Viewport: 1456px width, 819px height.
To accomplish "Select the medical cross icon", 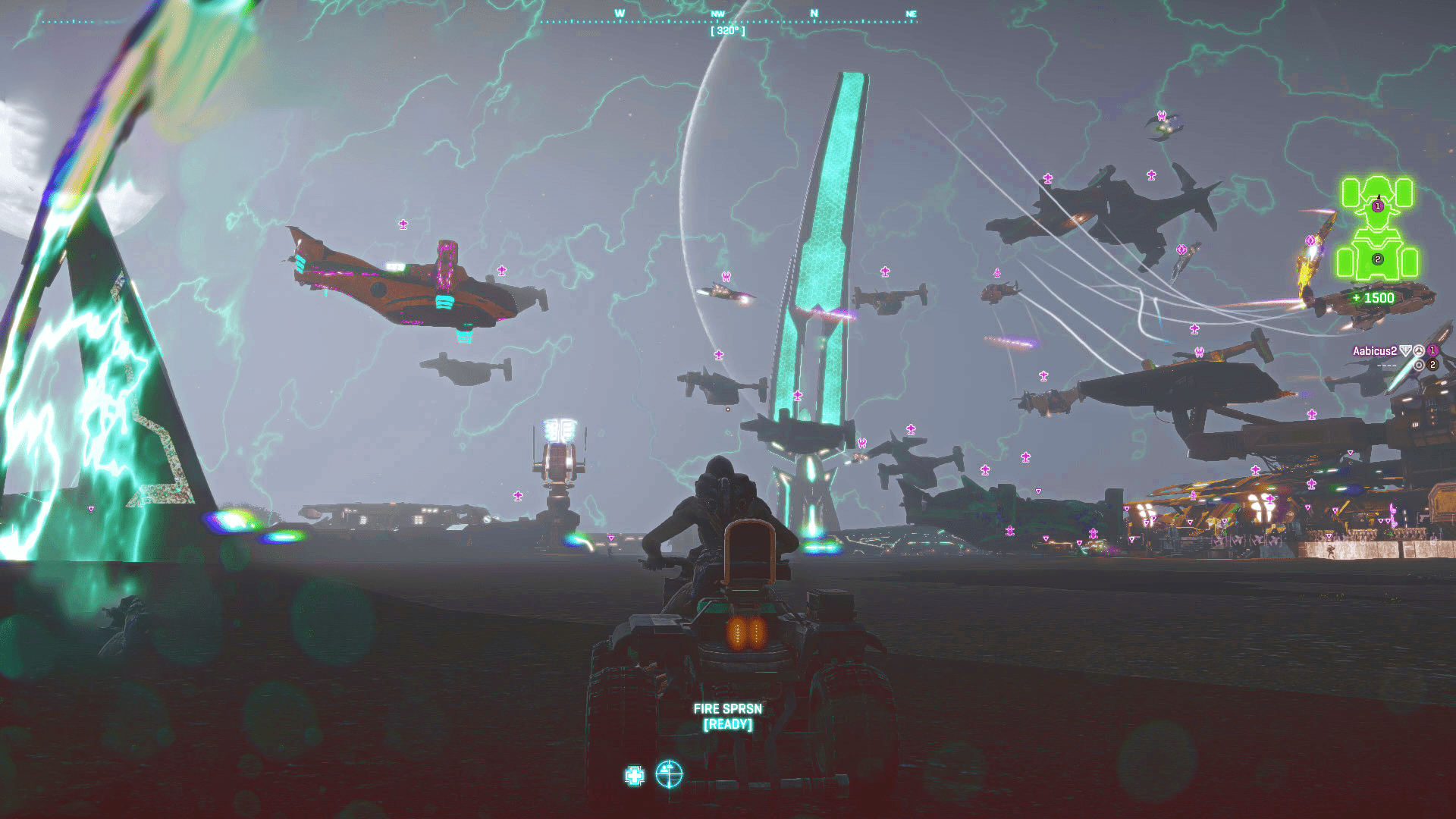I will click(x=635, y=776).
